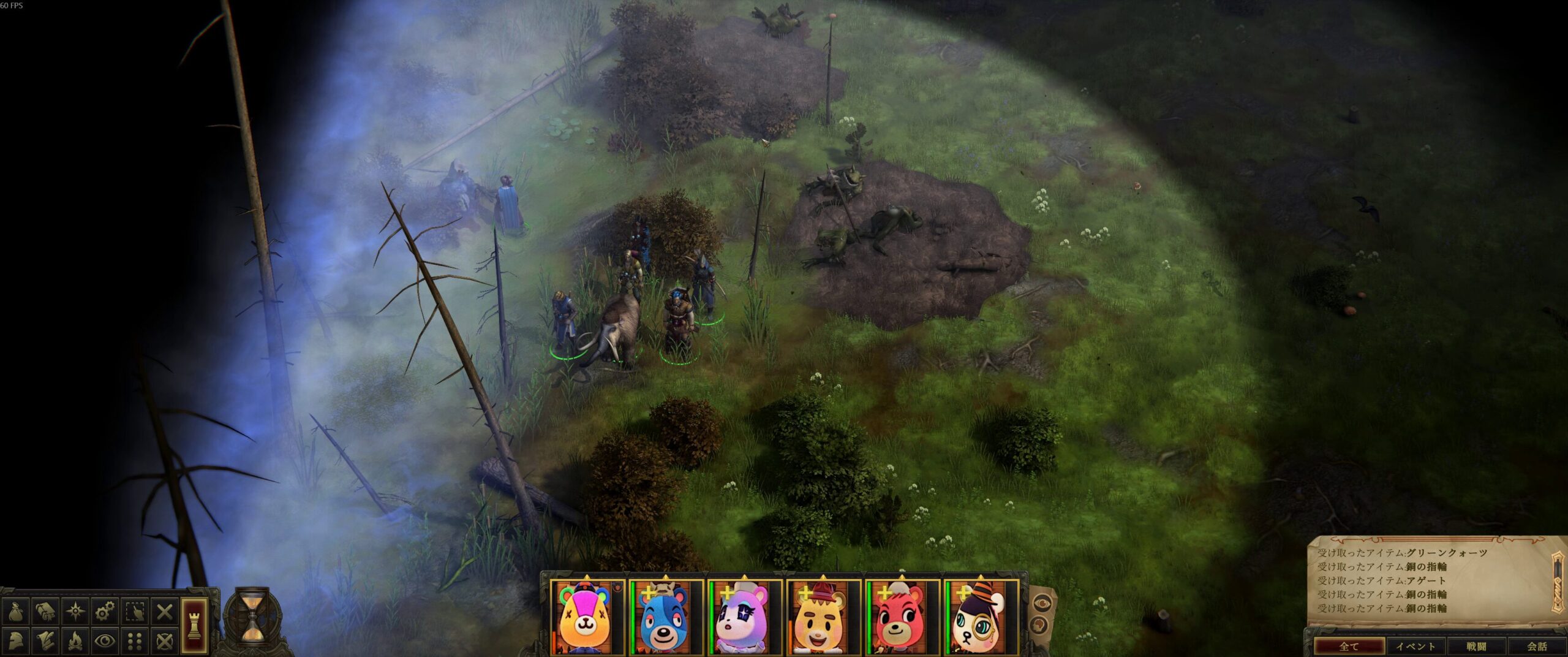Open the party formation dots icon
The image size is (1568, 657).
(135, 641)
